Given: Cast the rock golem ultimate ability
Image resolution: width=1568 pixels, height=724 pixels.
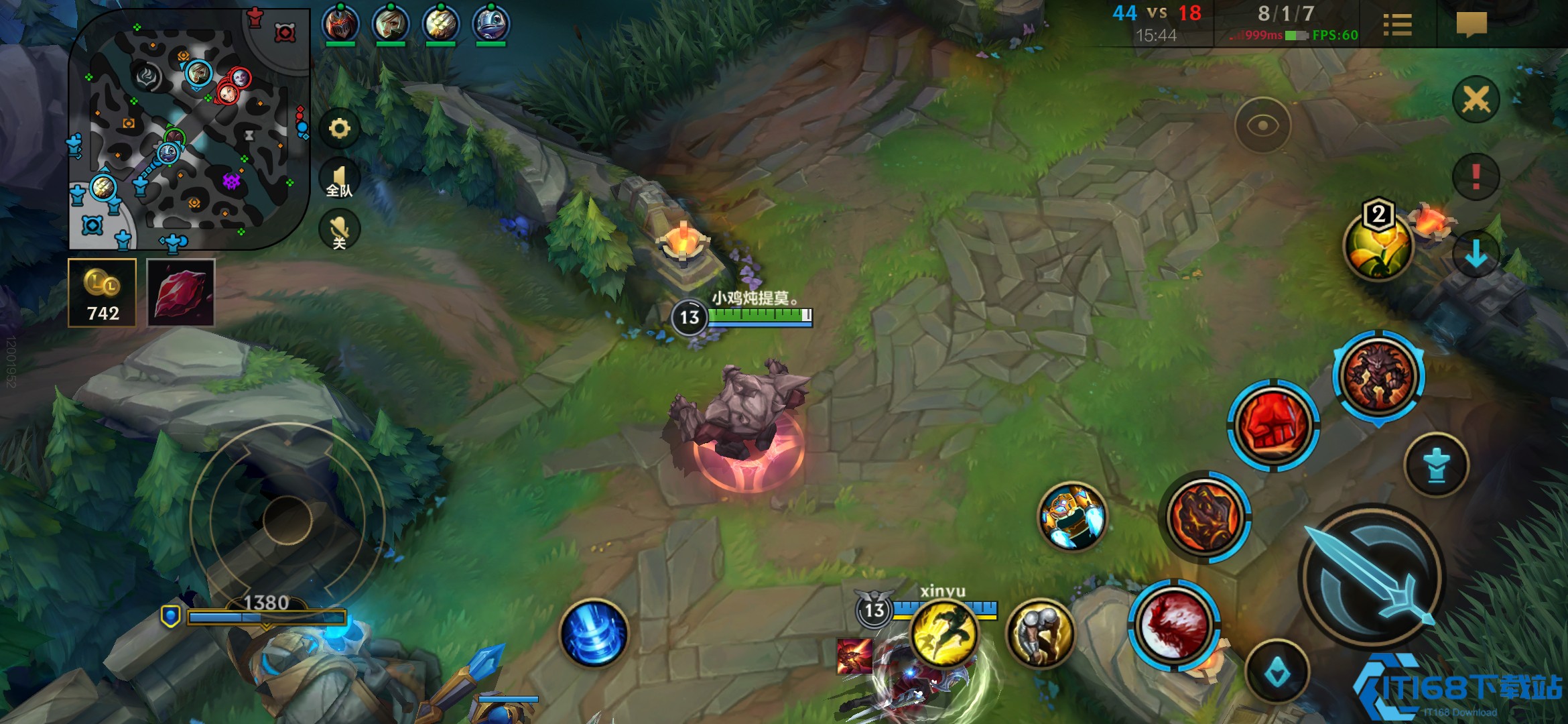Looking at the screenshot, I should (x=1378, y=377).
